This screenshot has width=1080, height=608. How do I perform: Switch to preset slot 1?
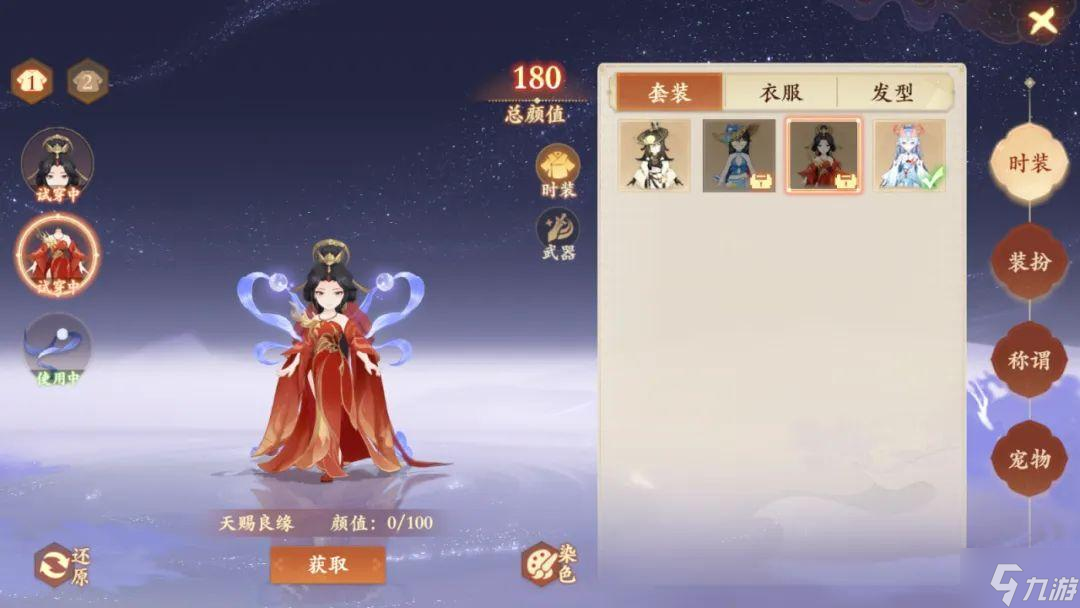click(x=32, y=82)
